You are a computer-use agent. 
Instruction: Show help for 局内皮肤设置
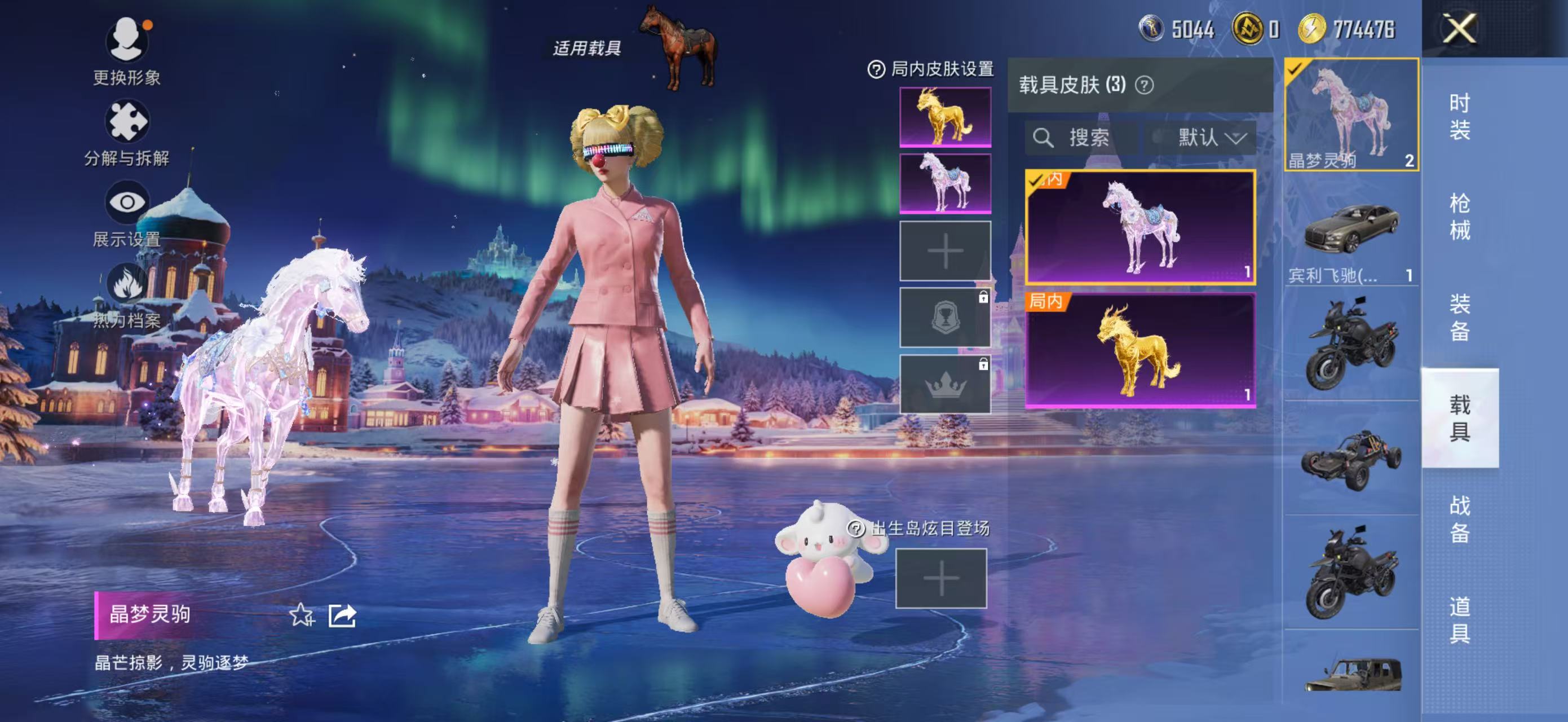[x=875, y=69]
